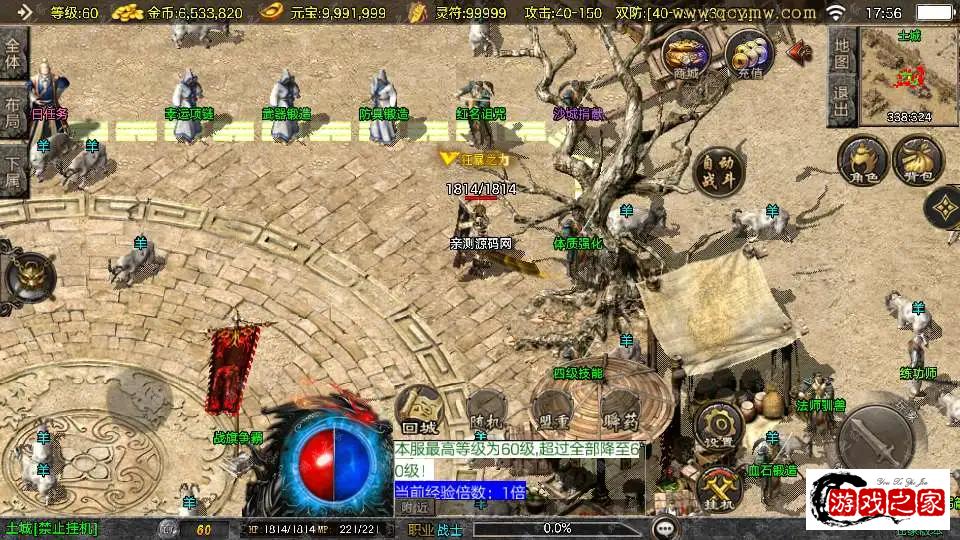The image size is (960, 540).
Task: Tap the four-point star diamond button
Action: click(943, 208)
